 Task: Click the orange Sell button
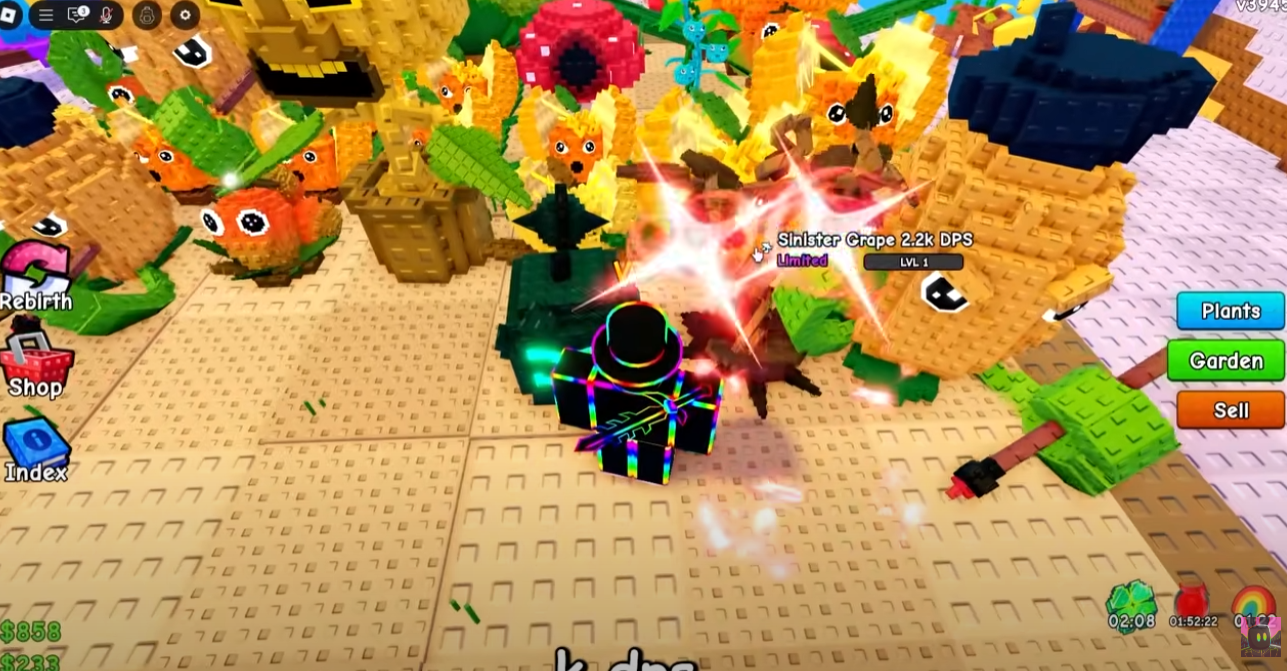(x=1230, y=410)
